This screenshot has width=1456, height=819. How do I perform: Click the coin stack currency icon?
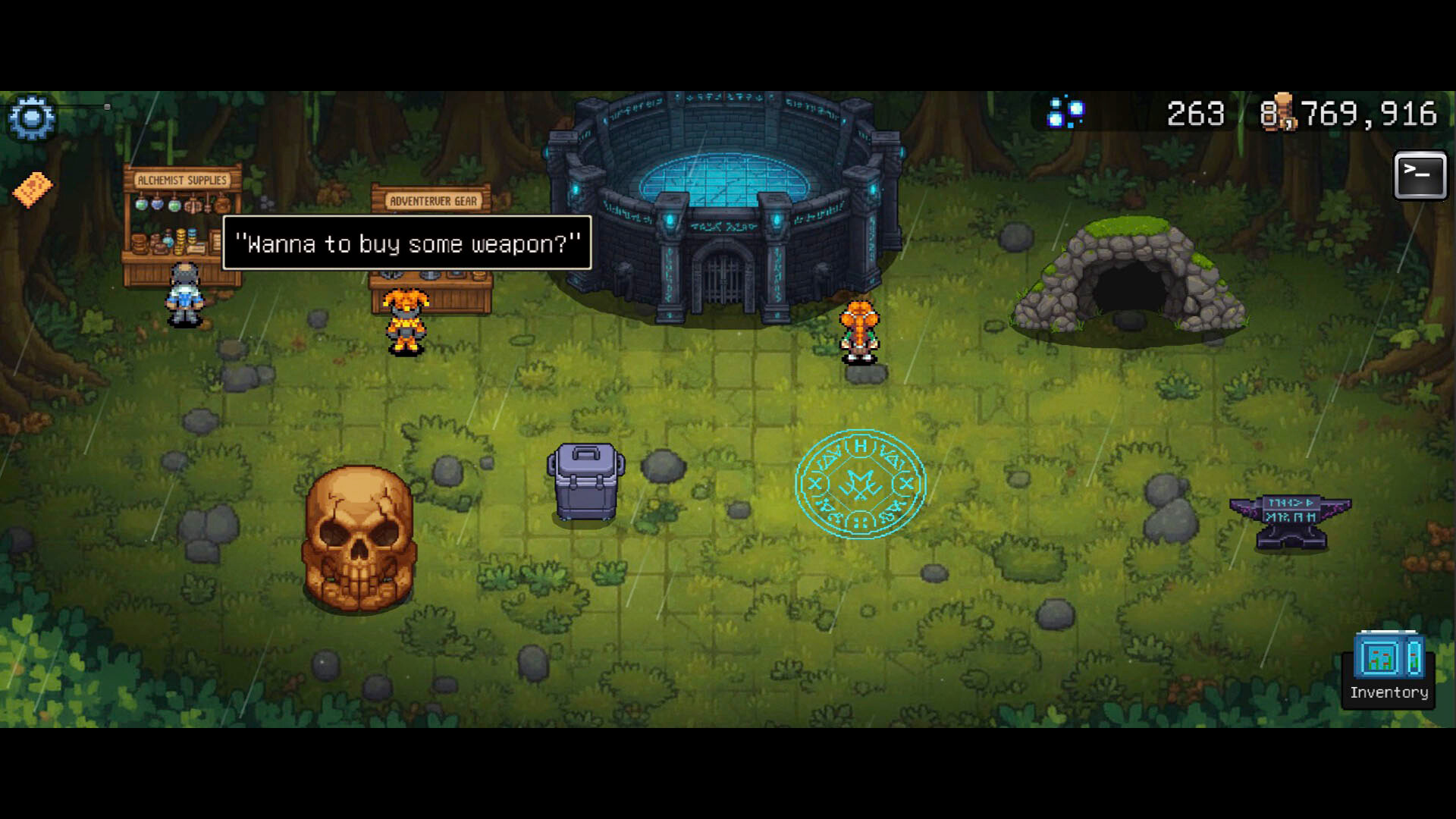pos(1283,111)
